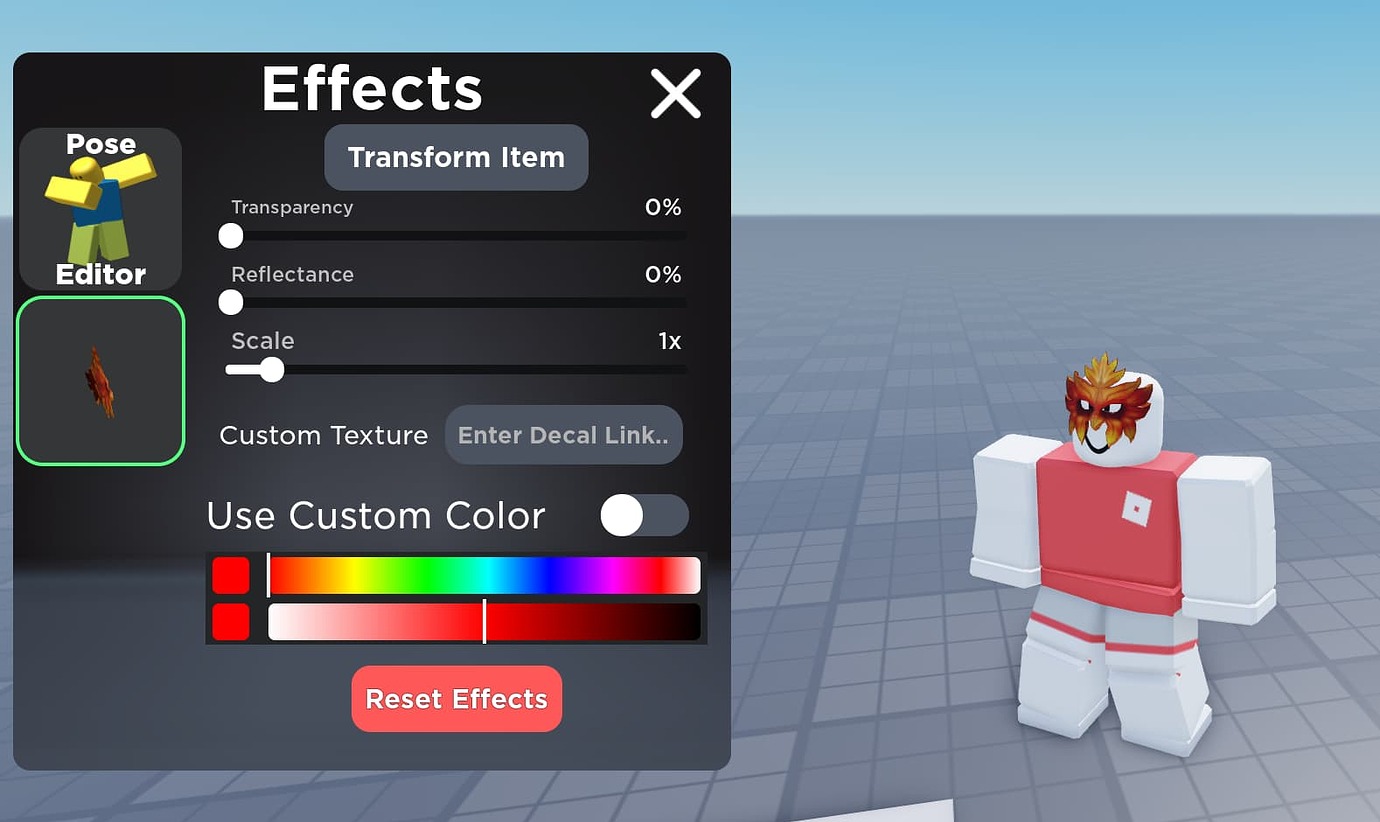Open the Pose Editor panel

pos(100,209)
